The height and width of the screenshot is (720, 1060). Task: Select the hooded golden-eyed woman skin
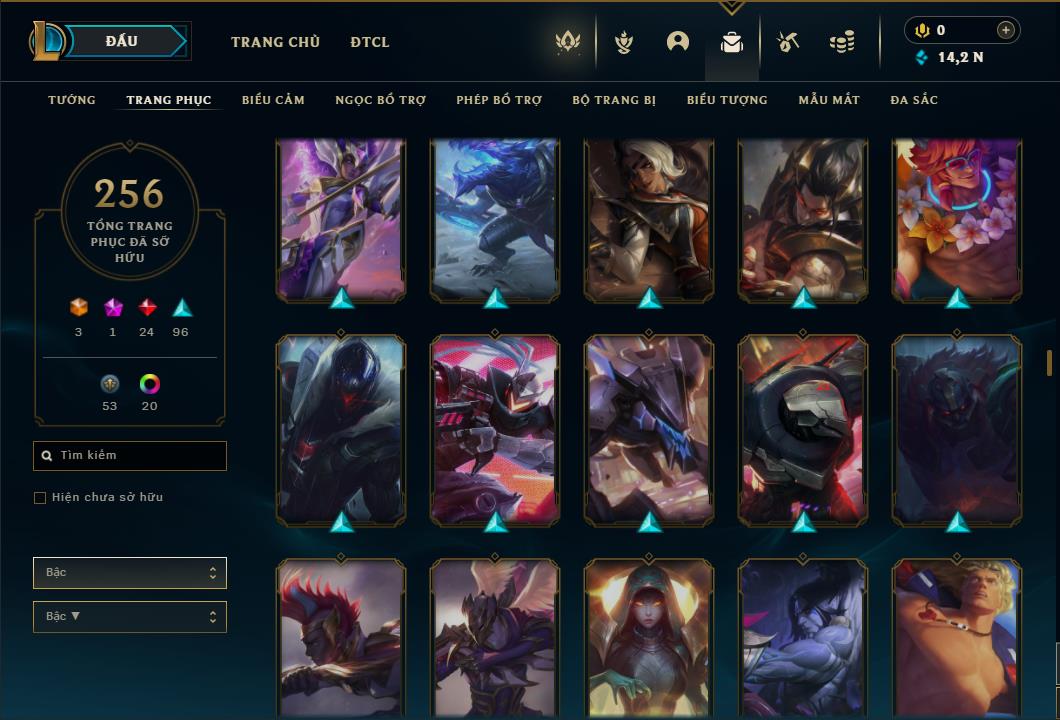coord(649,638)
